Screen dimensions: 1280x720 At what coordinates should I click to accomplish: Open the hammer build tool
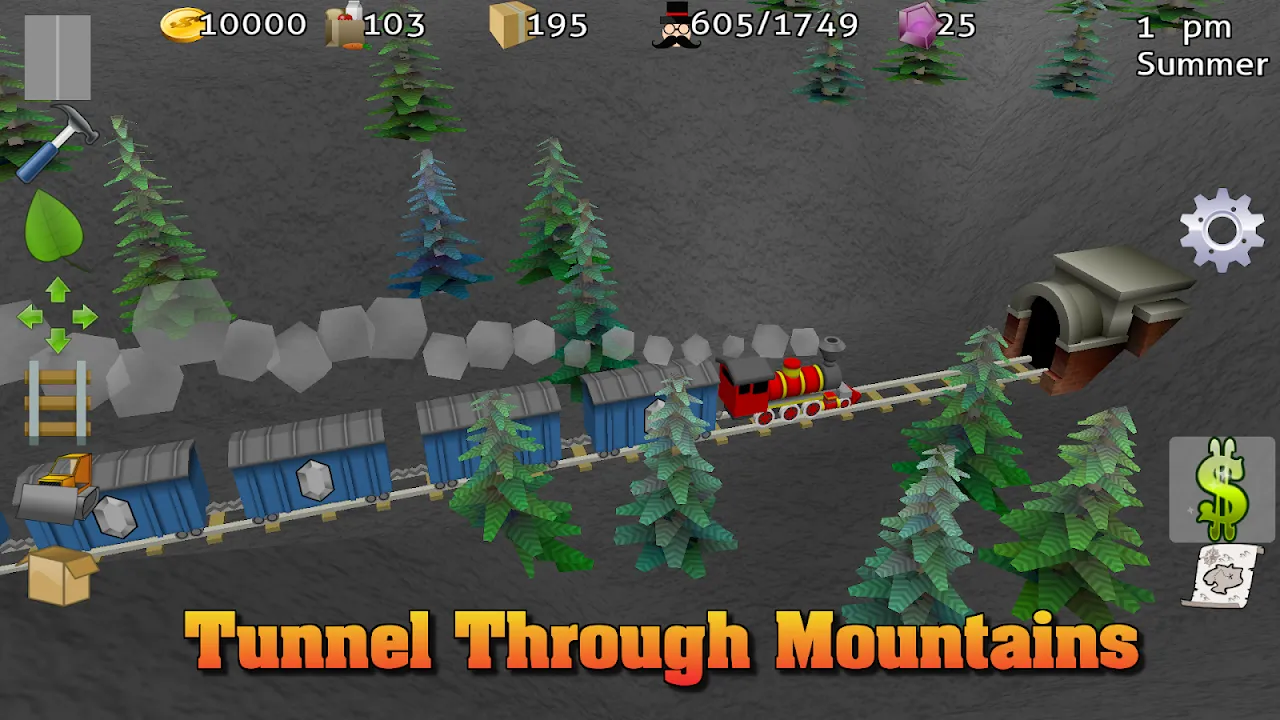pyautogui.click(x=58, y=141)
